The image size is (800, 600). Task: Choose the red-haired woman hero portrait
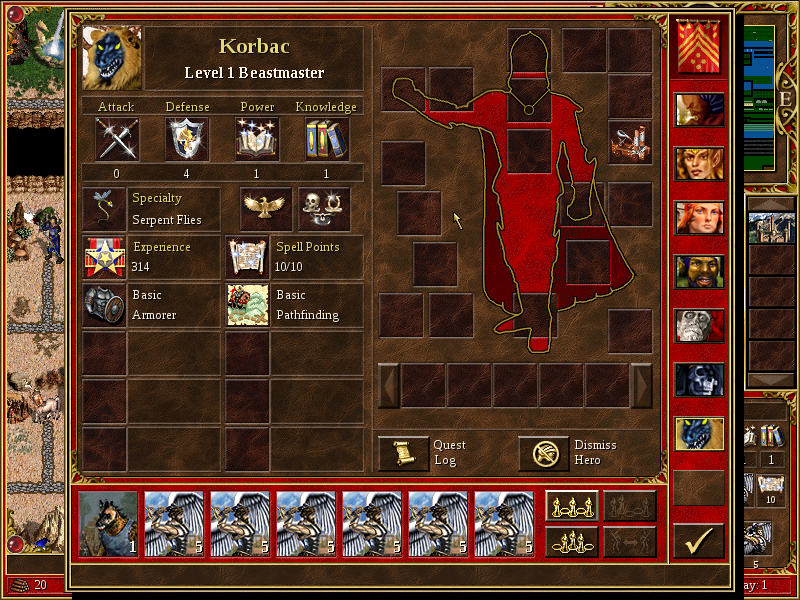point(698,217)
